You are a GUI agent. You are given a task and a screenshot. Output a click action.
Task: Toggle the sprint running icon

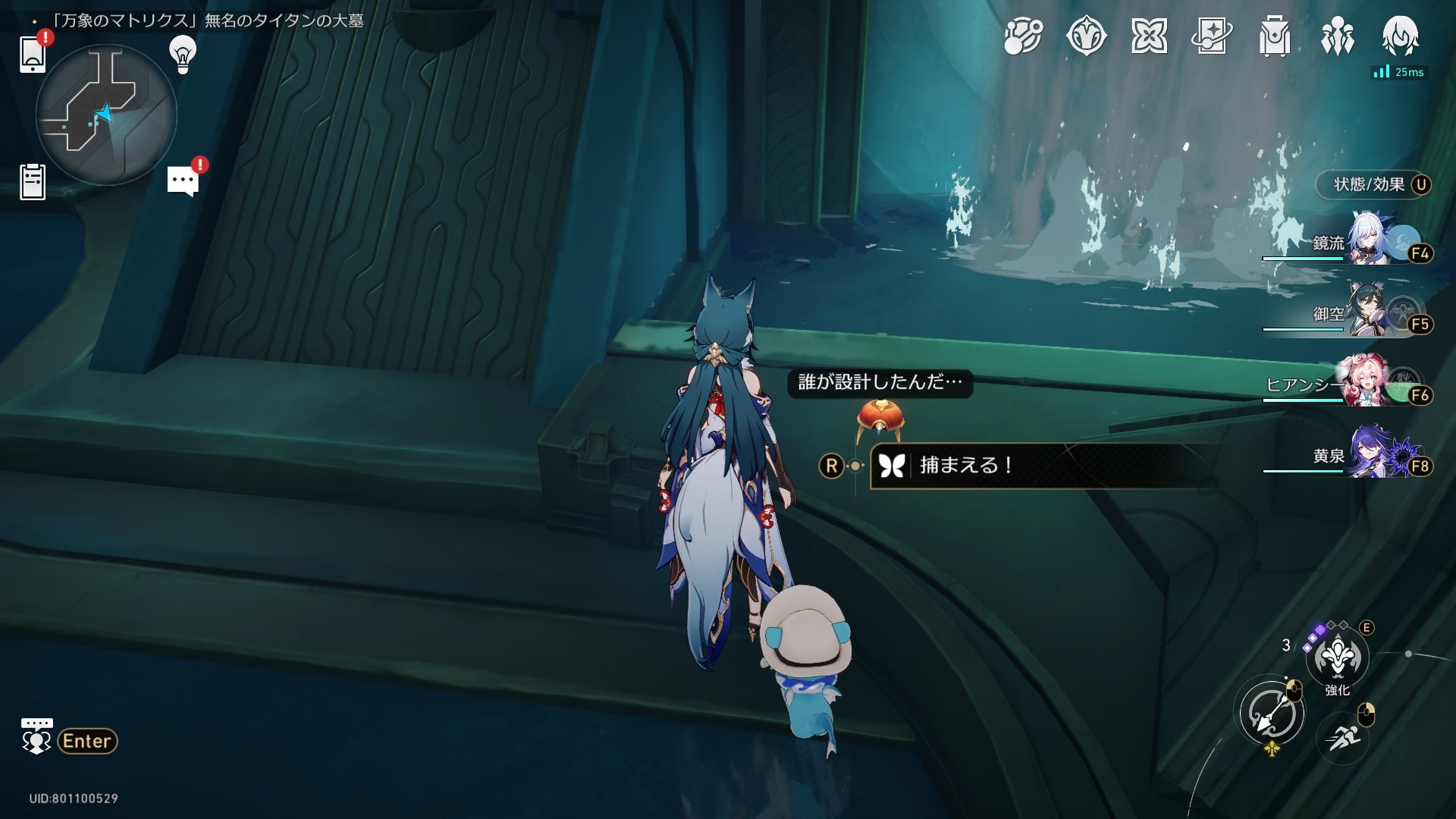[x=1343, y=736]
